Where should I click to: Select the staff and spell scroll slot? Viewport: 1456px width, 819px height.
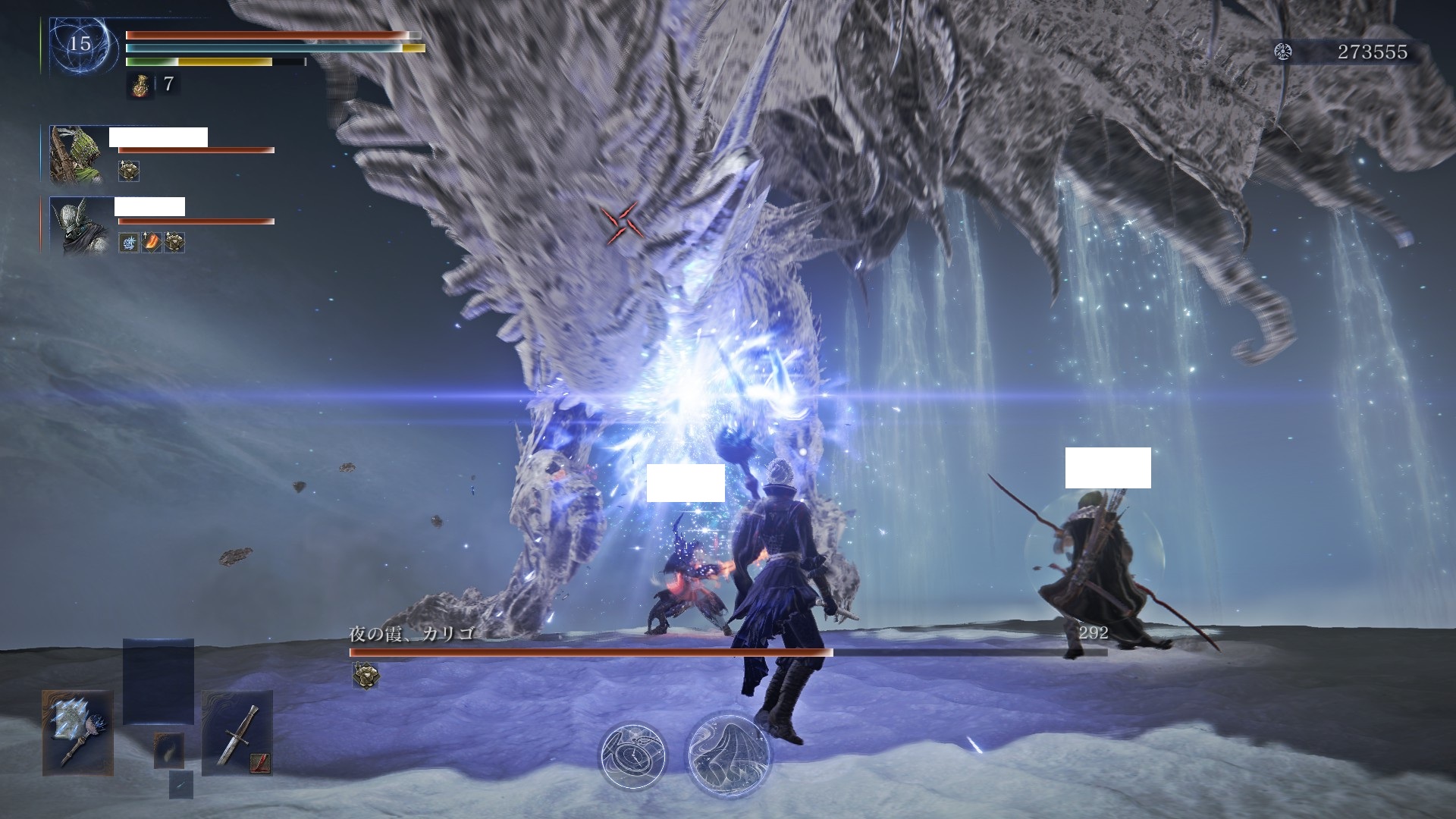[78, 732]
